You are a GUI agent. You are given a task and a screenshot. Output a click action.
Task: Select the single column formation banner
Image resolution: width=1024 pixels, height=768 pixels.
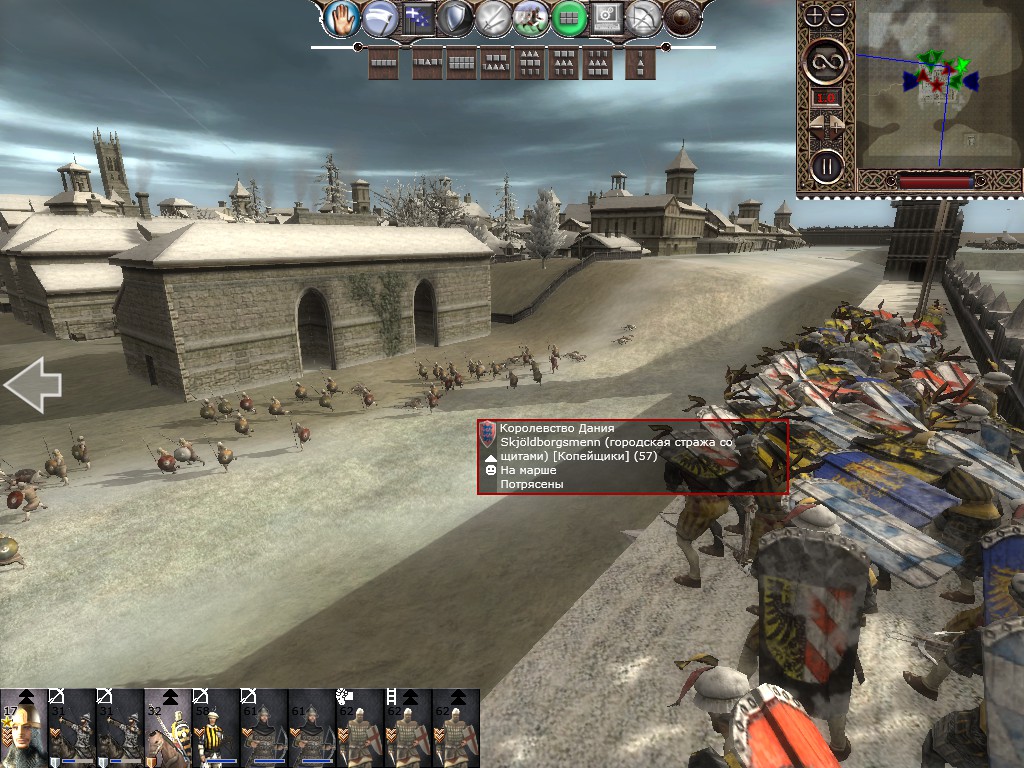point(640,62)
